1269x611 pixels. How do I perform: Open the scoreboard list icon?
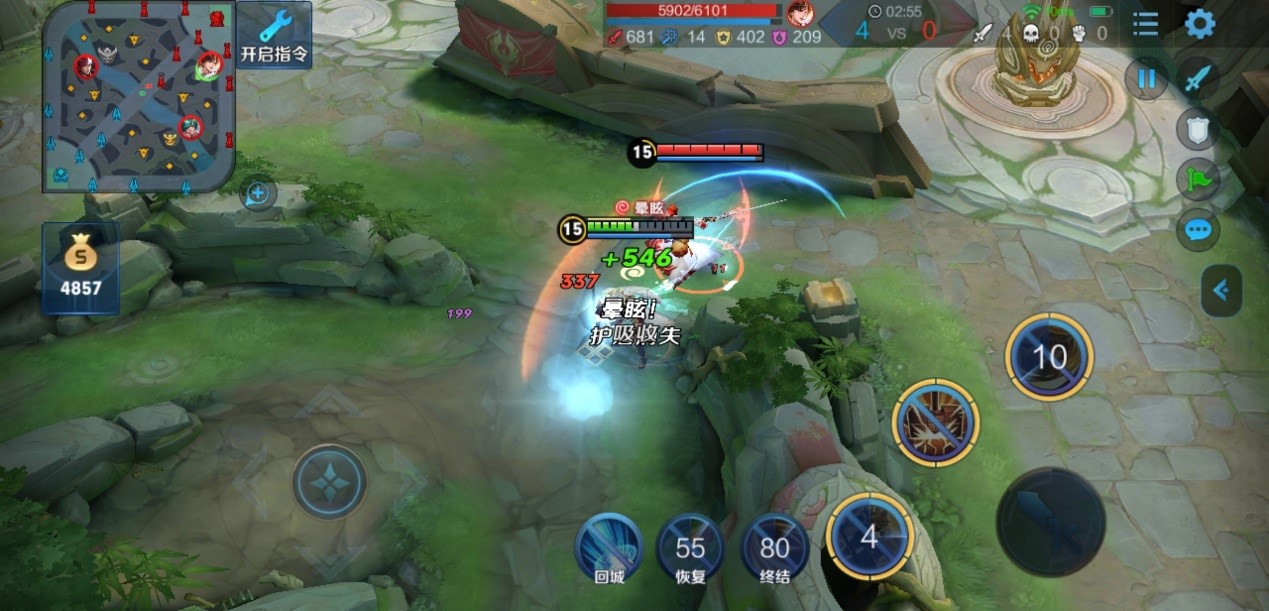1146,24
